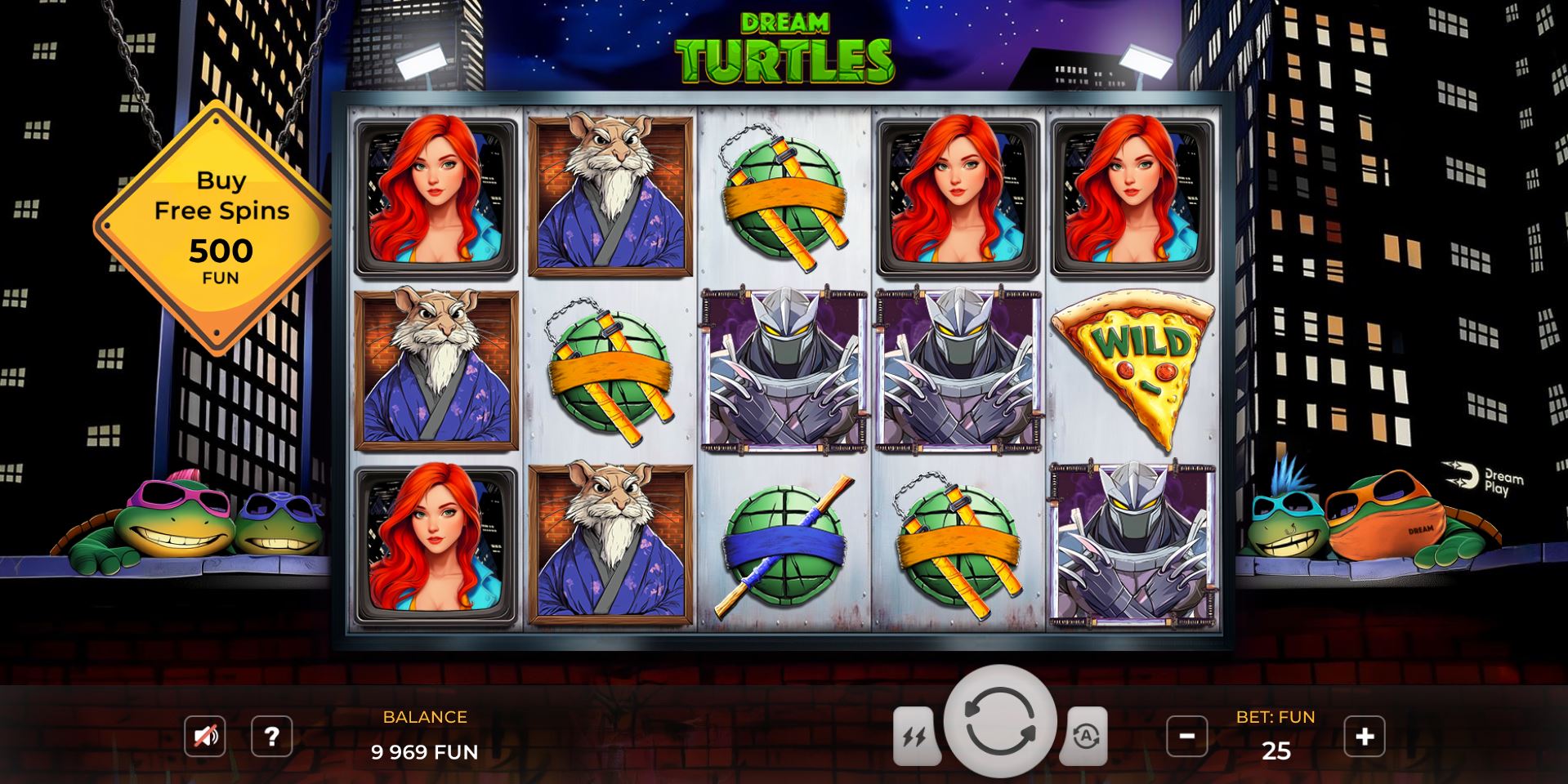Viewport: 1568px width, 784px height.
Task: Unmute the game sound
Action: (204, 736)
